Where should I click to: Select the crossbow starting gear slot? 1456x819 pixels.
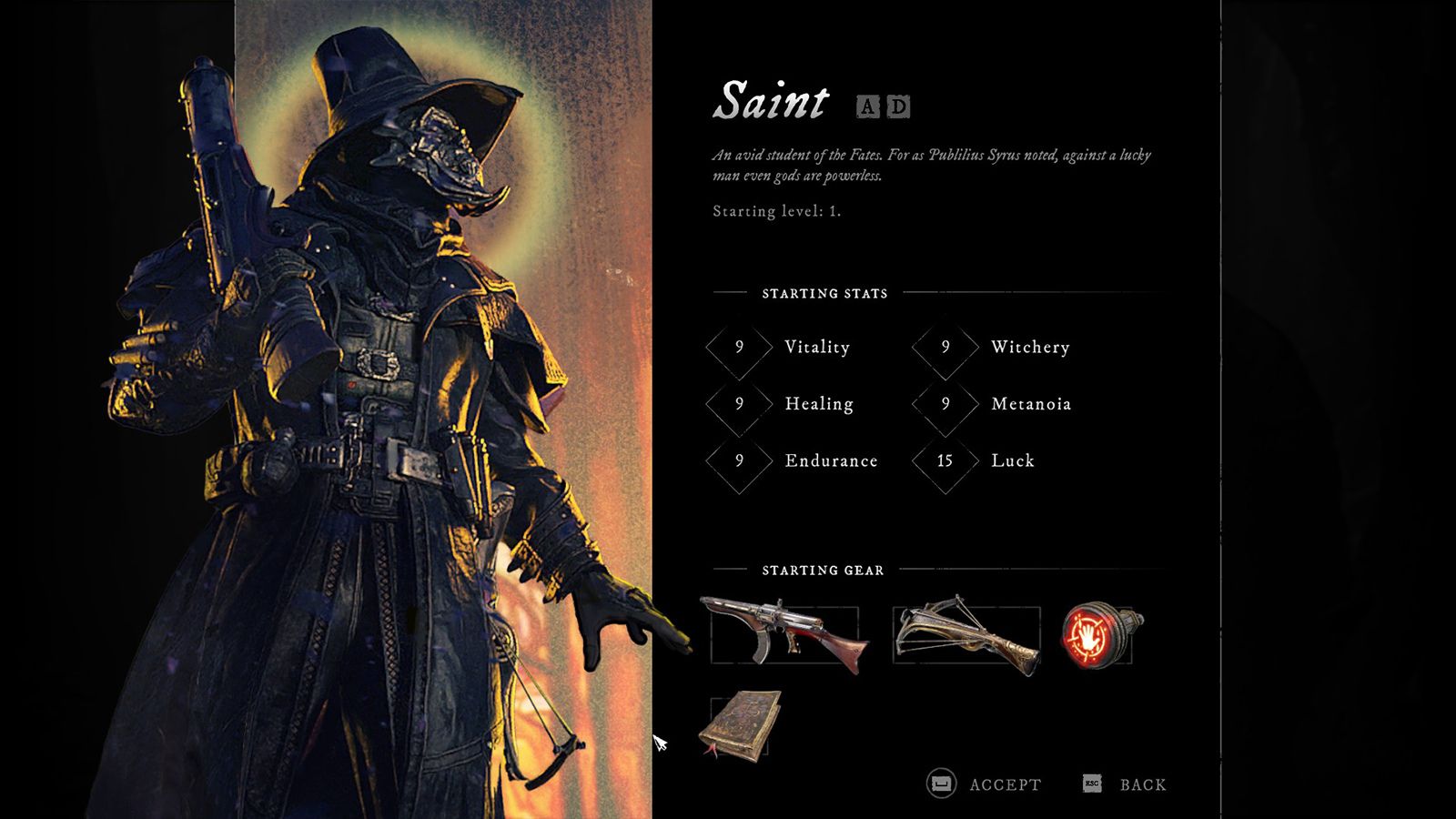[966, 632]
